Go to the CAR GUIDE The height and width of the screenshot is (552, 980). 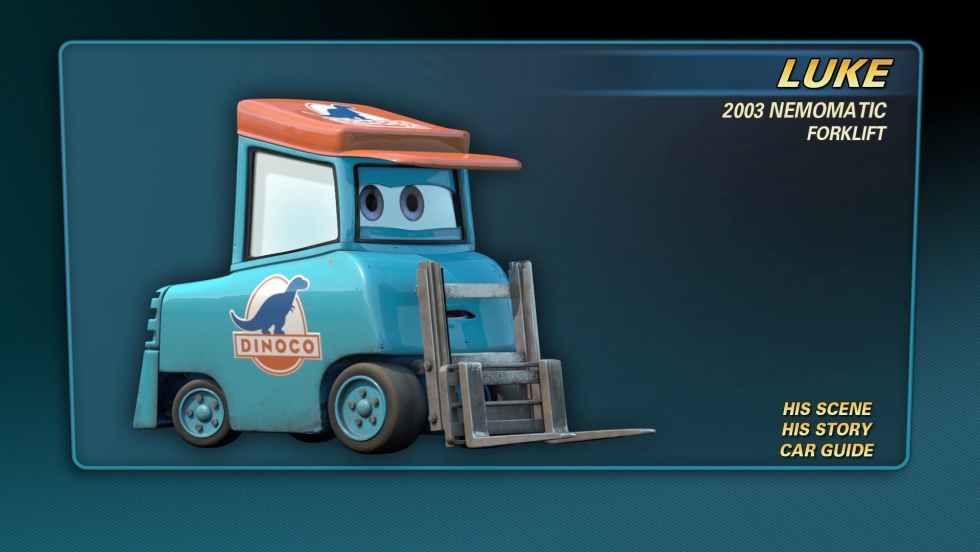826,450
